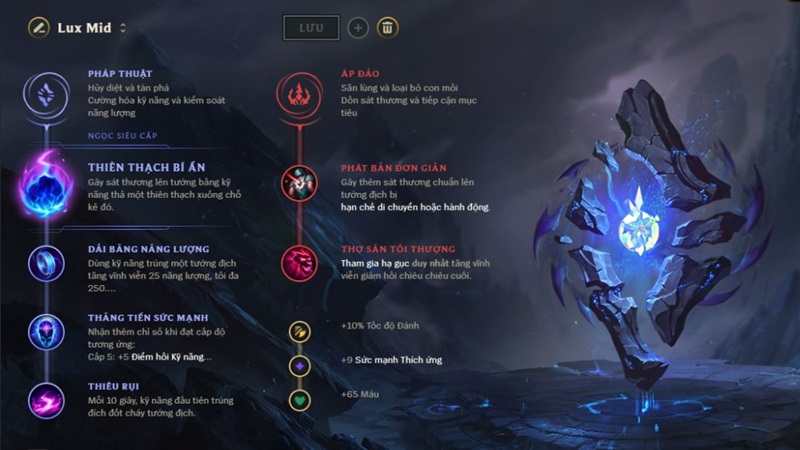This screenshot has height=450, width=800.
Task: Choose the +65 Máu health shard
Action: [299, 400]
